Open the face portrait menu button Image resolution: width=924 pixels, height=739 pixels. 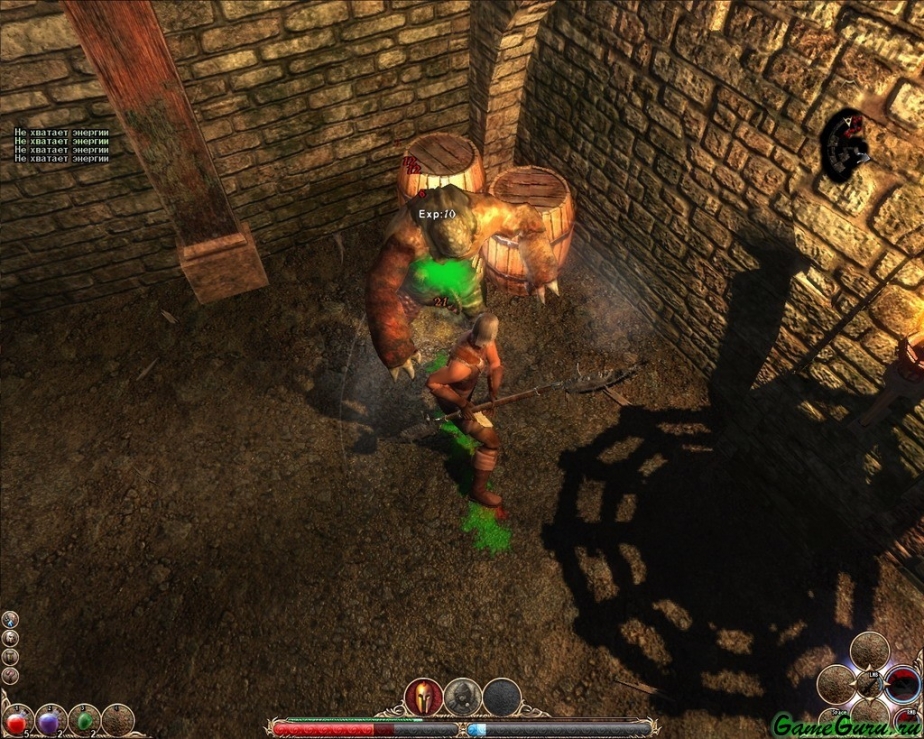click(10, 637)
